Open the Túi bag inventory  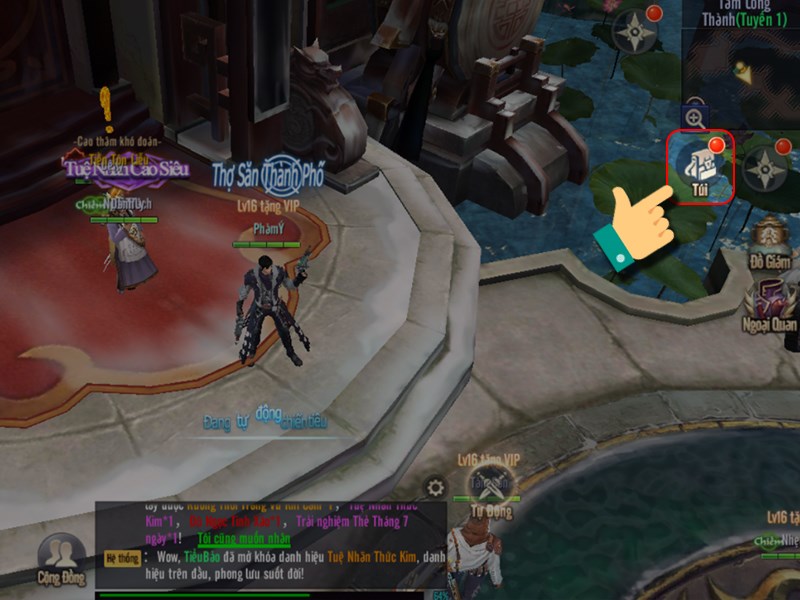tap(700, 167)
